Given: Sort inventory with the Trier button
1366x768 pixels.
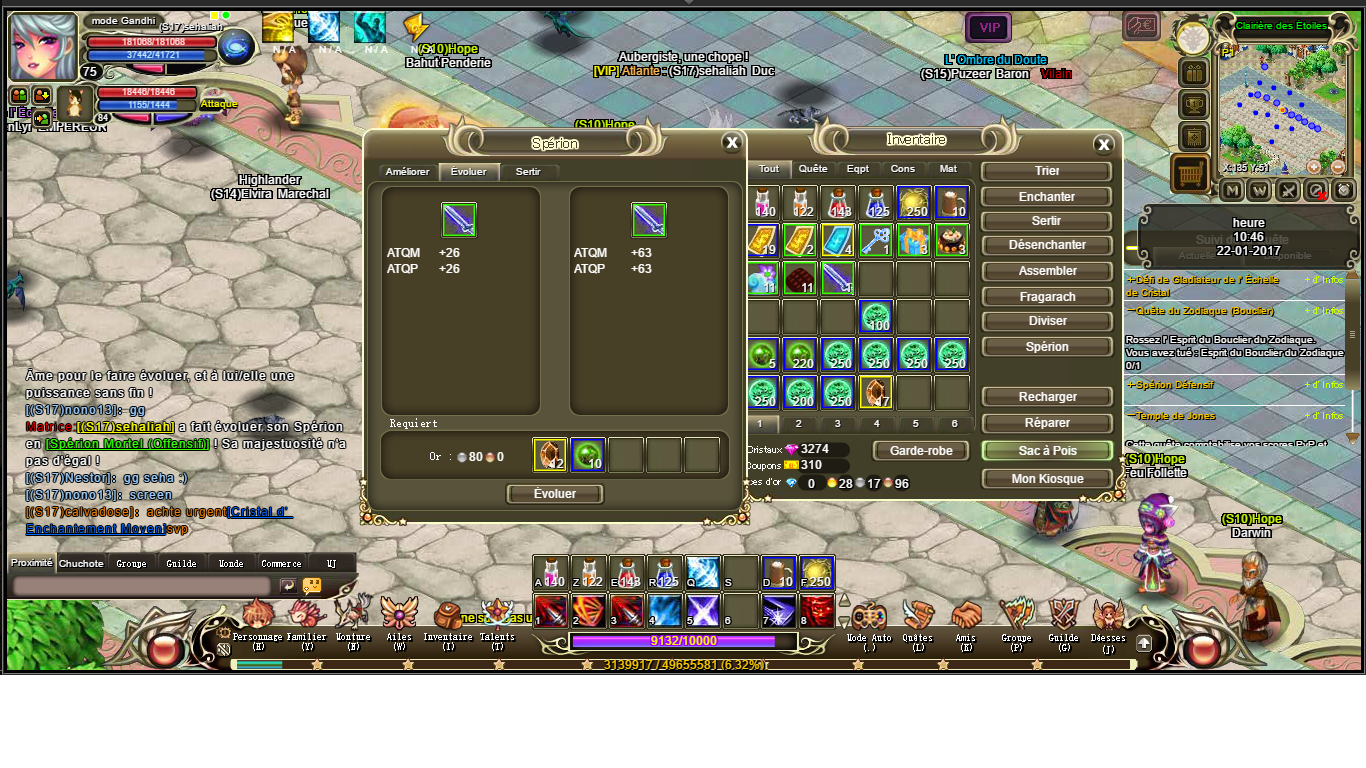Looking at the screenshot, I should [x=1047, y=171].
